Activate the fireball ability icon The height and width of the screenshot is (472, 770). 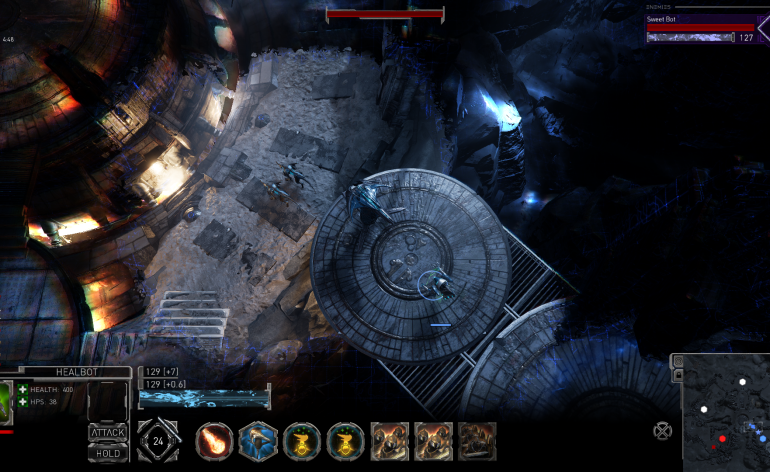[214, 441]
